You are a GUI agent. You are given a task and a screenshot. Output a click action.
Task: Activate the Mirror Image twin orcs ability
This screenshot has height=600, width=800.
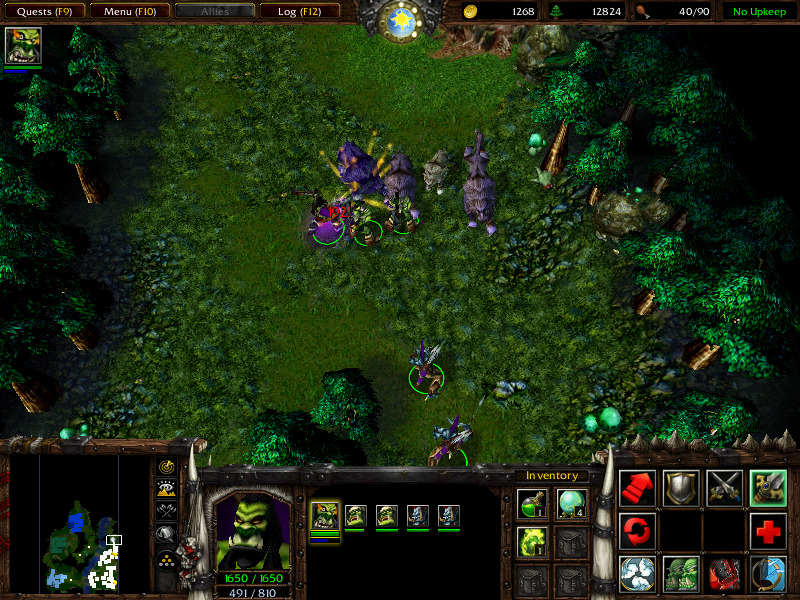pyautogui.click(x=681, y=575)
